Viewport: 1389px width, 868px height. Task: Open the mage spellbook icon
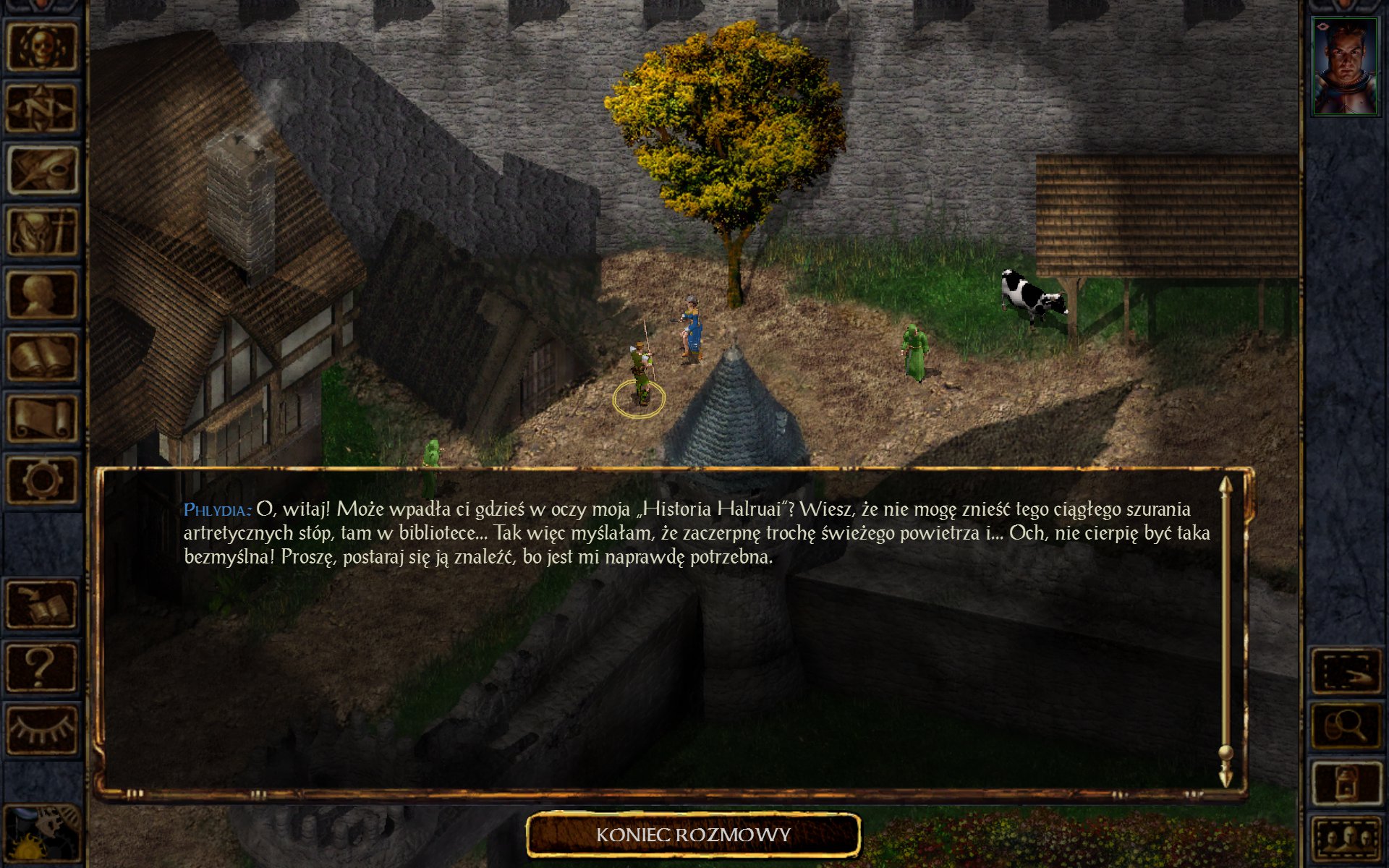(x=42, y=357)
